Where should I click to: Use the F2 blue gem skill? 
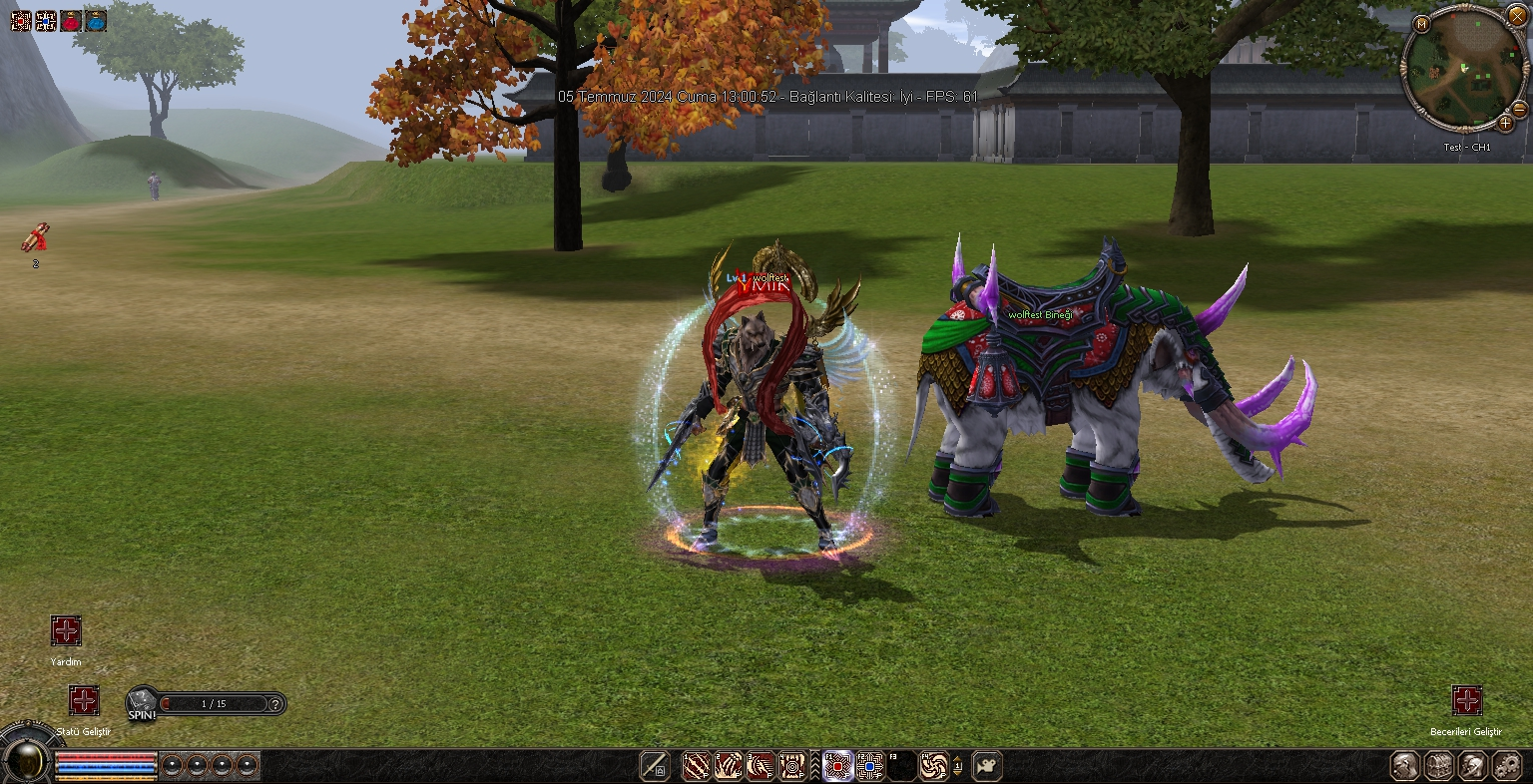click(870, 766)
